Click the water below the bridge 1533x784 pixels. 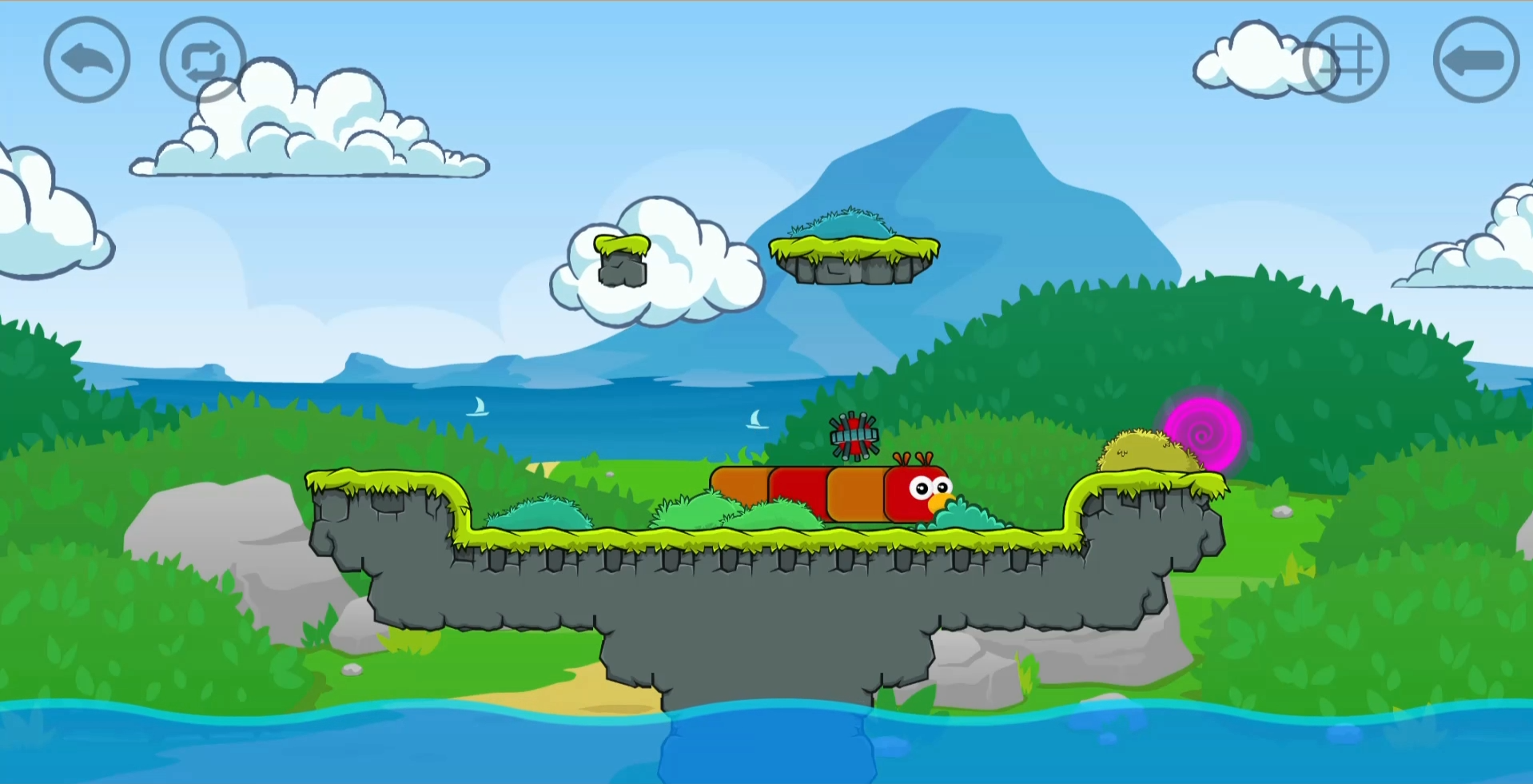[759, 751]
